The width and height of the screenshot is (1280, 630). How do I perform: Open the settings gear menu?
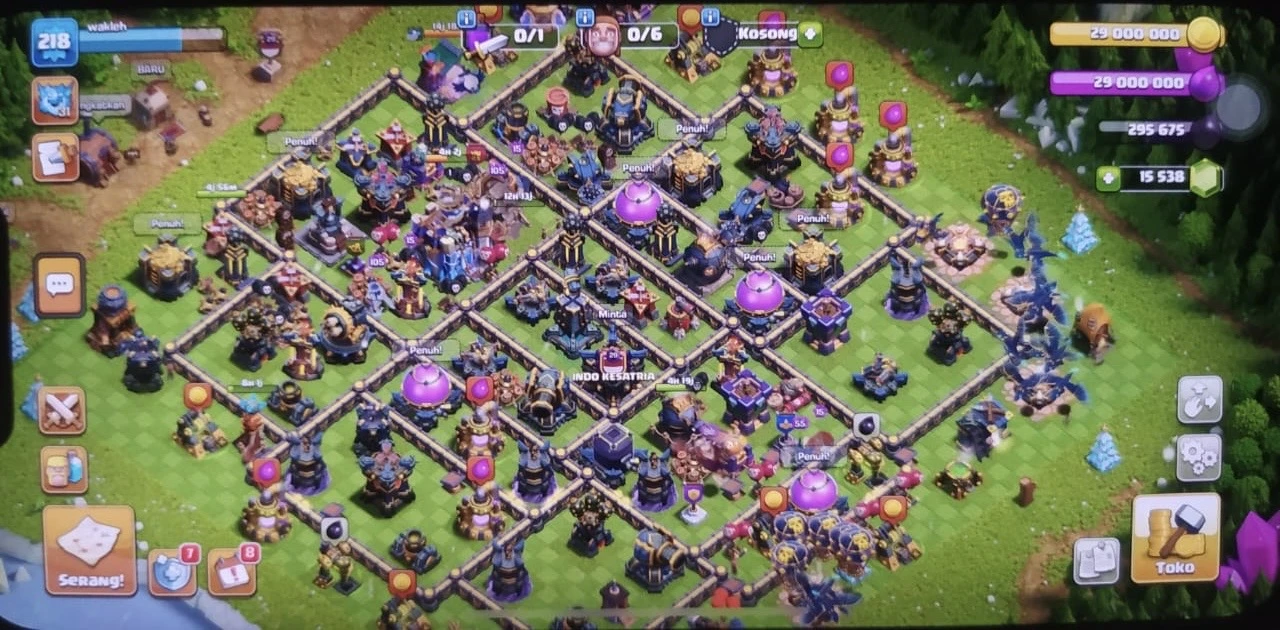coord(1199,457)
